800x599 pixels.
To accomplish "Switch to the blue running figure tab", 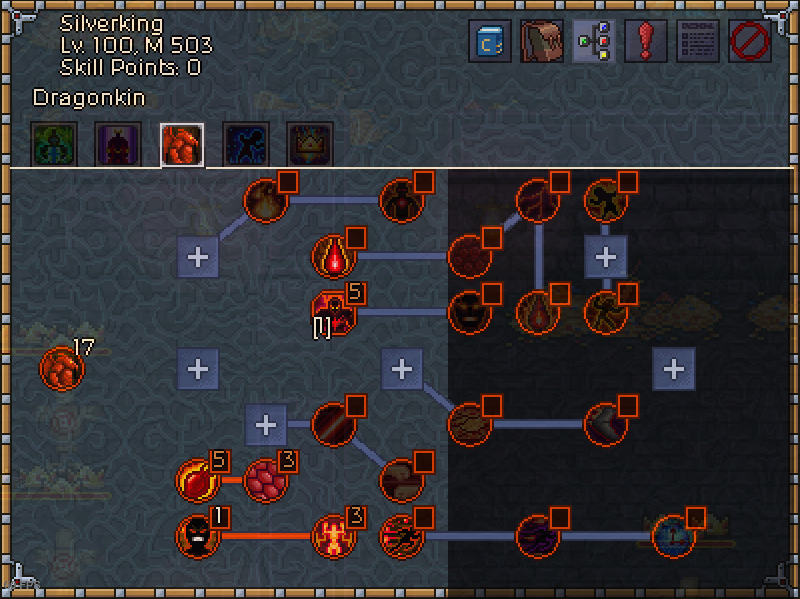I will [x=246, y=145].
